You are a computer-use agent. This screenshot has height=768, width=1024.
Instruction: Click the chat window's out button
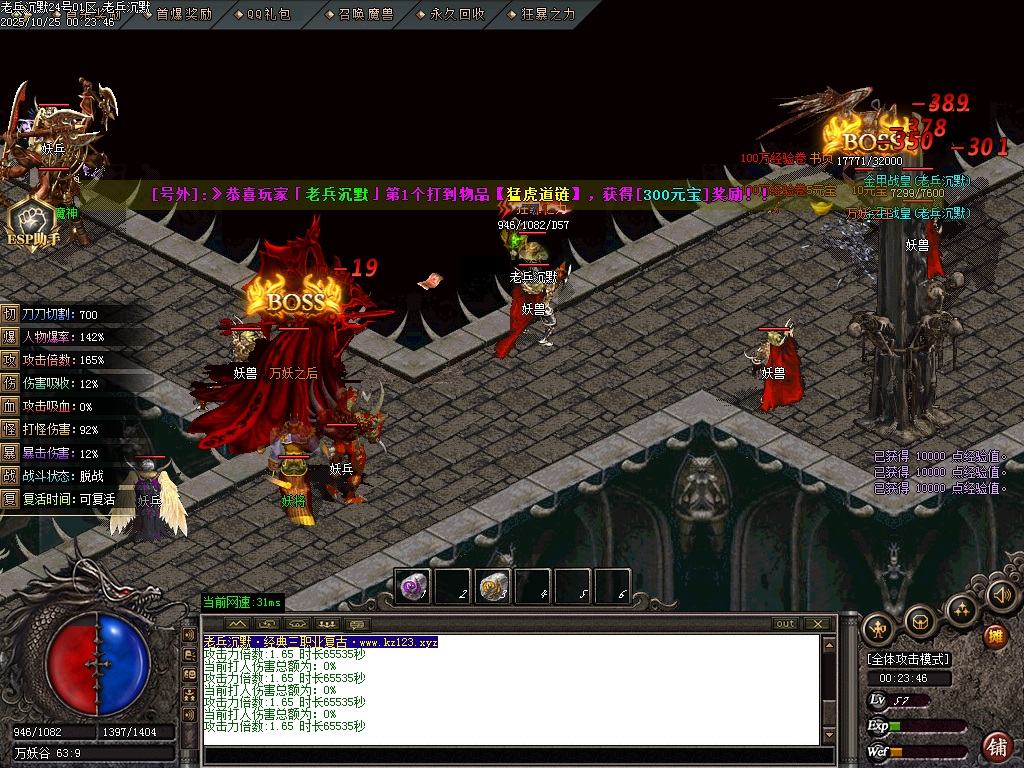coord(786,624)
